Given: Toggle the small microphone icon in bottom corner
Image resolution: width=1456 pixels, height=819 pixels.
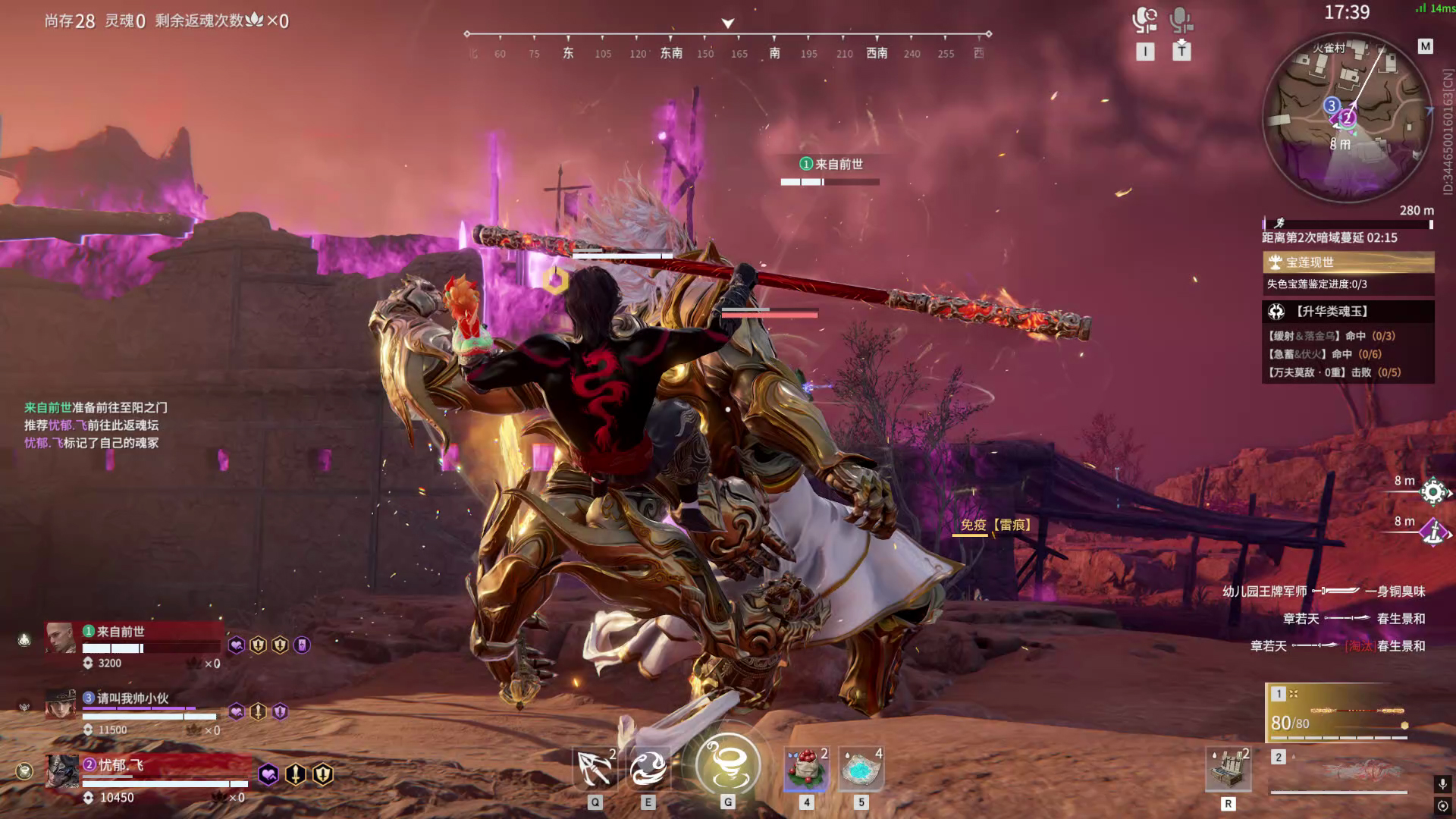Looking at the screenshot, I should (x=1442, y=784).
